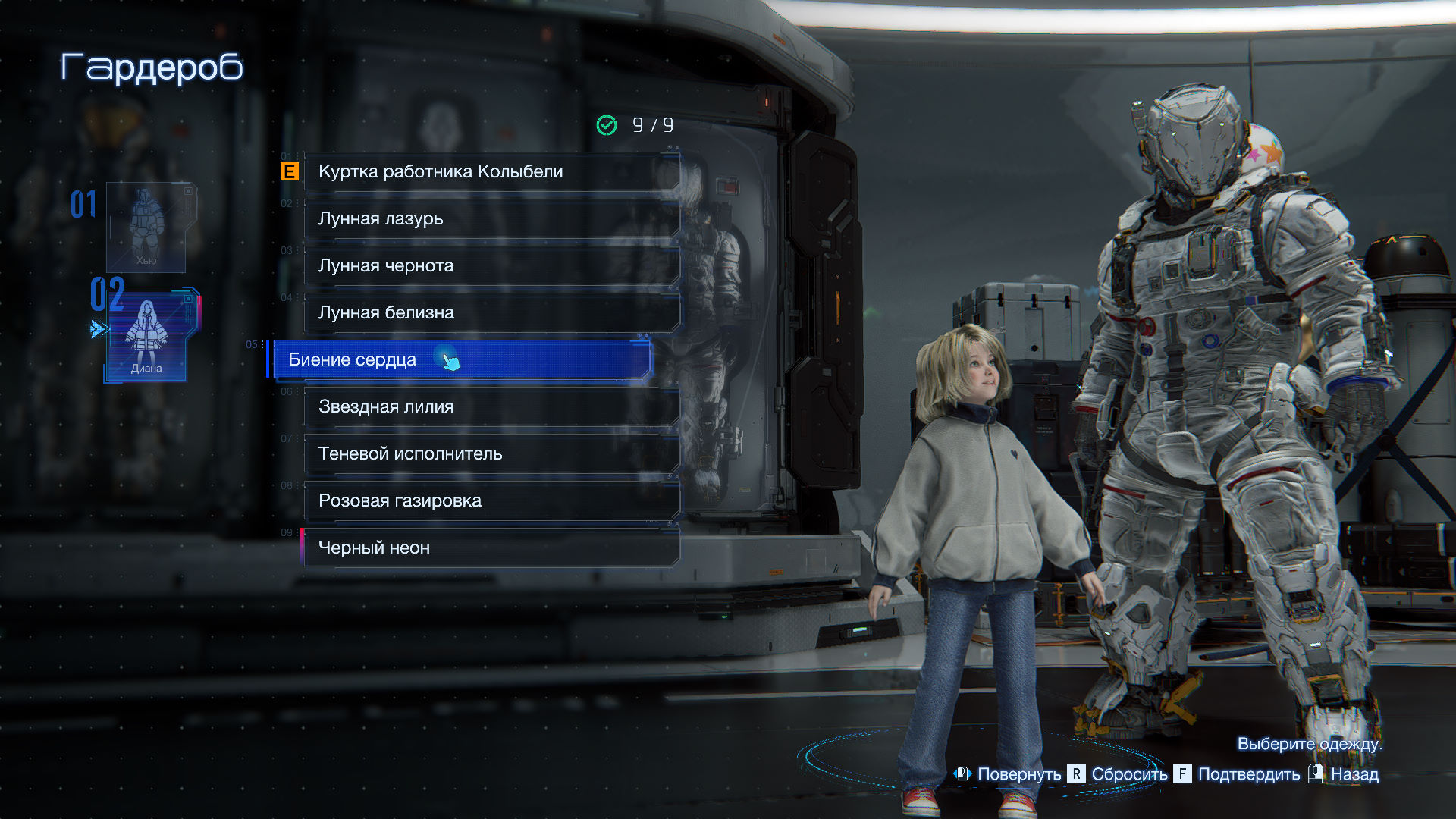Screen dimensions: 1456x819
Task: Click the Сбросить reset button
Action: tap(1119, 774)
